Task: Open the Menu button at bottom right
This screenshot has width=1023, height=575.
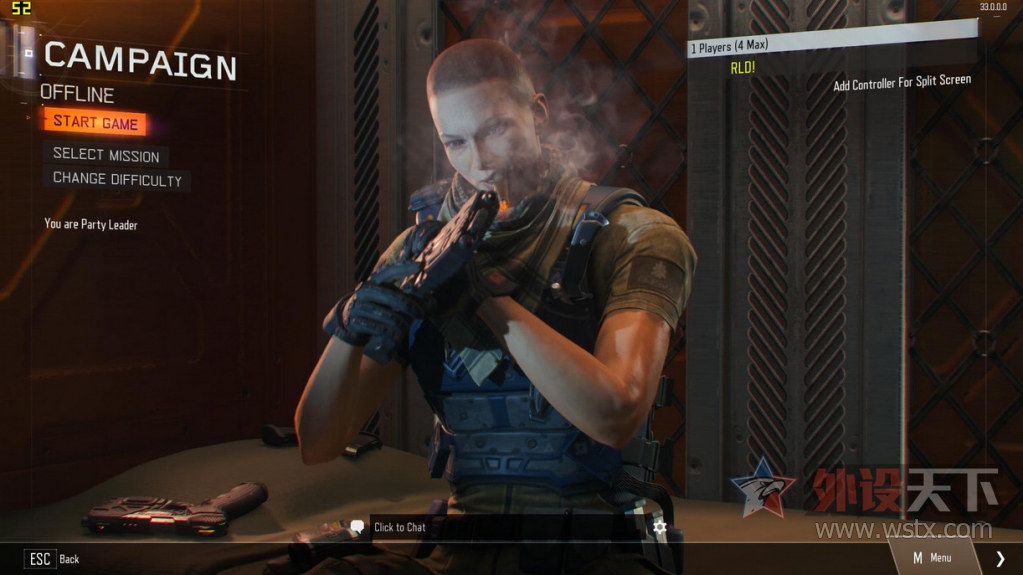Action: tap(932, 558)
